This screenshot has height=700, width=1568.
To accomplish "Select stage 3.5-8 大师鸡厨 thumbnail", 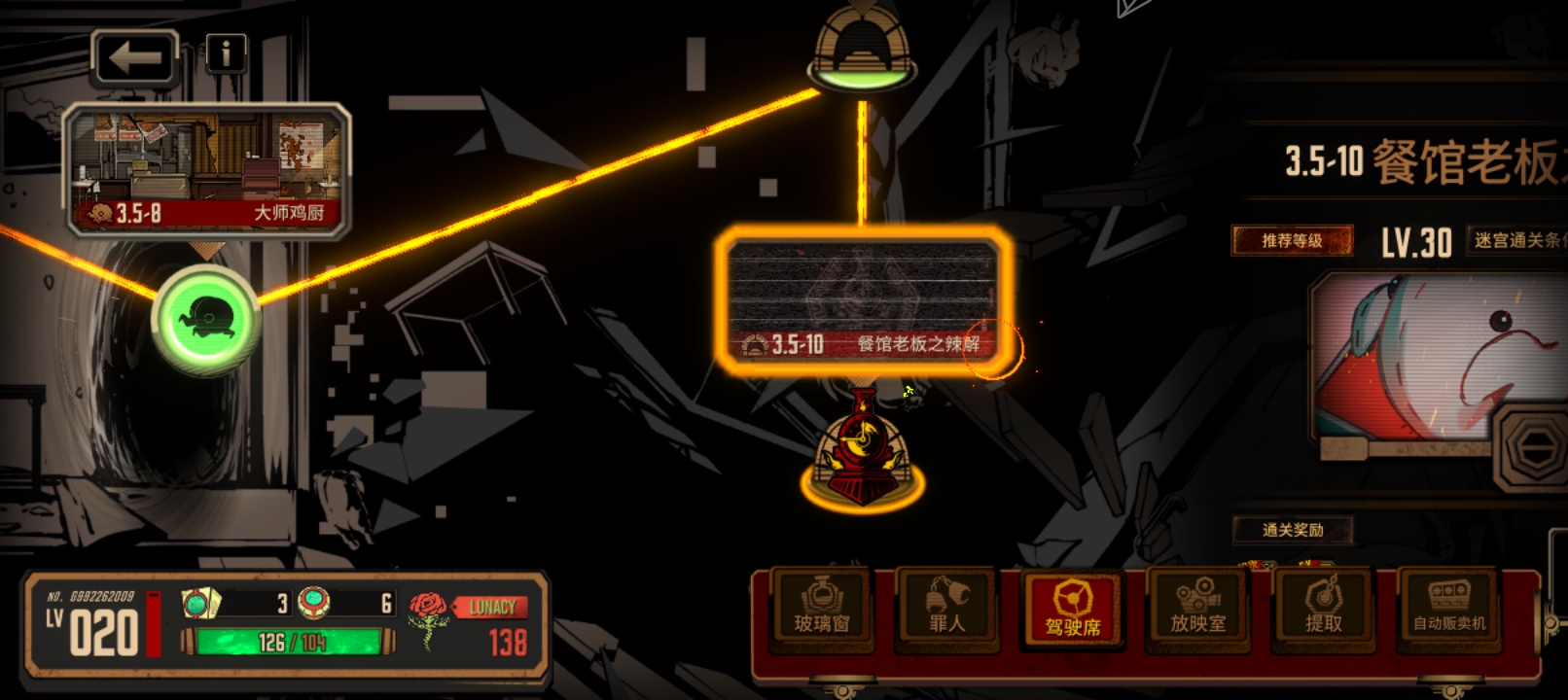I will (x=206, y=170).
